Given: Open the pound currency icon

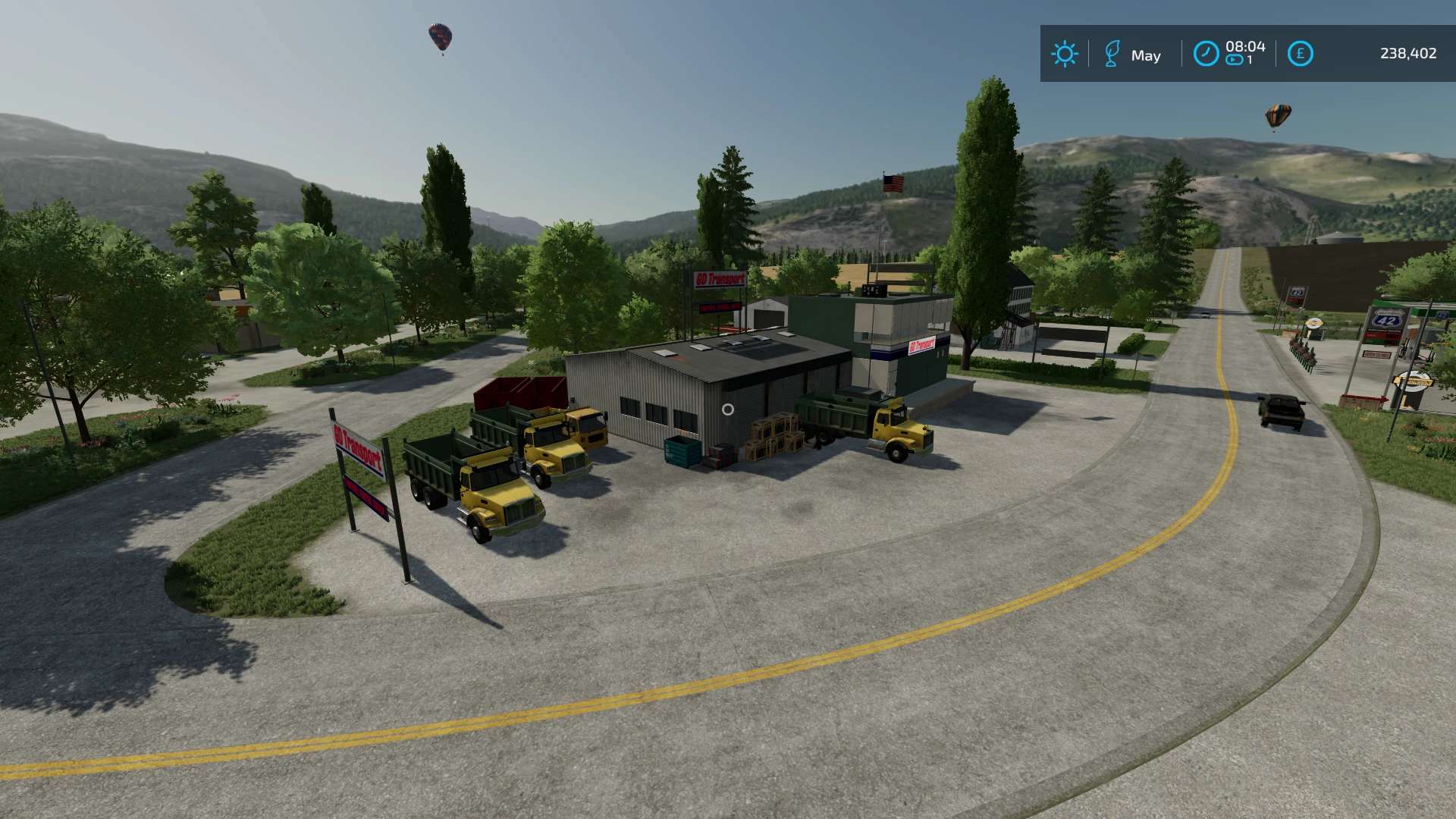Looking at the screenshot, I should pos(1300,54).
